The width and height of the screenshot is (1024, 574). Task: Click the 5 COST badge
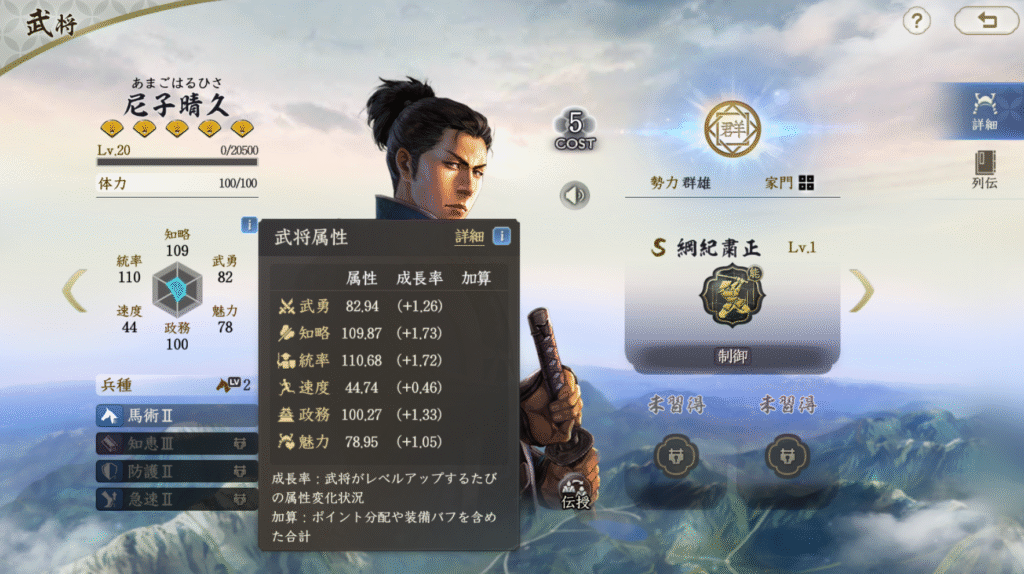pos(575,130)
